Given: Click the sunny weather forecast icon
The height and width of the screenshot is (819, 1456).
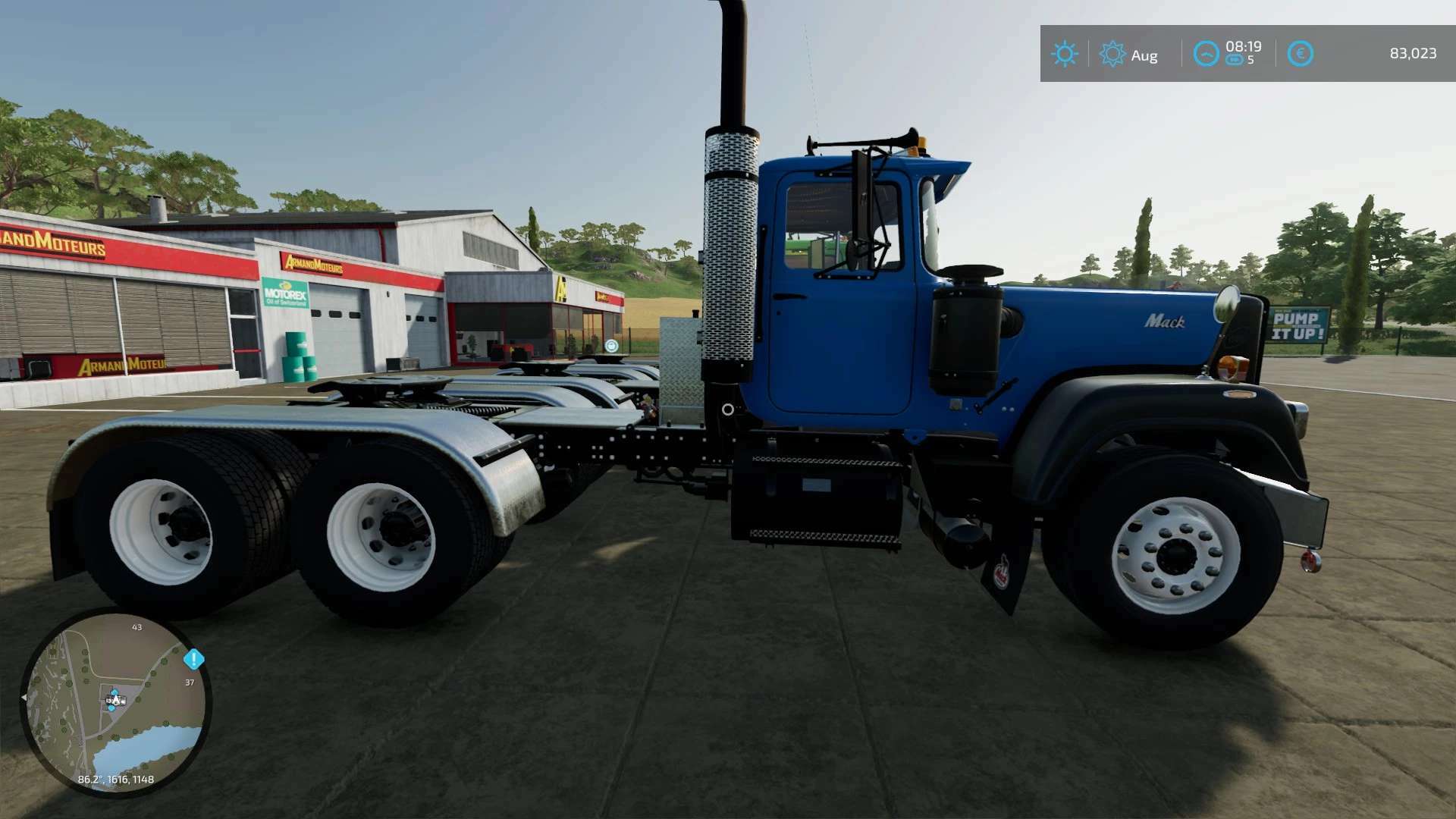Looking at the screenshot, I should 1064,54.
